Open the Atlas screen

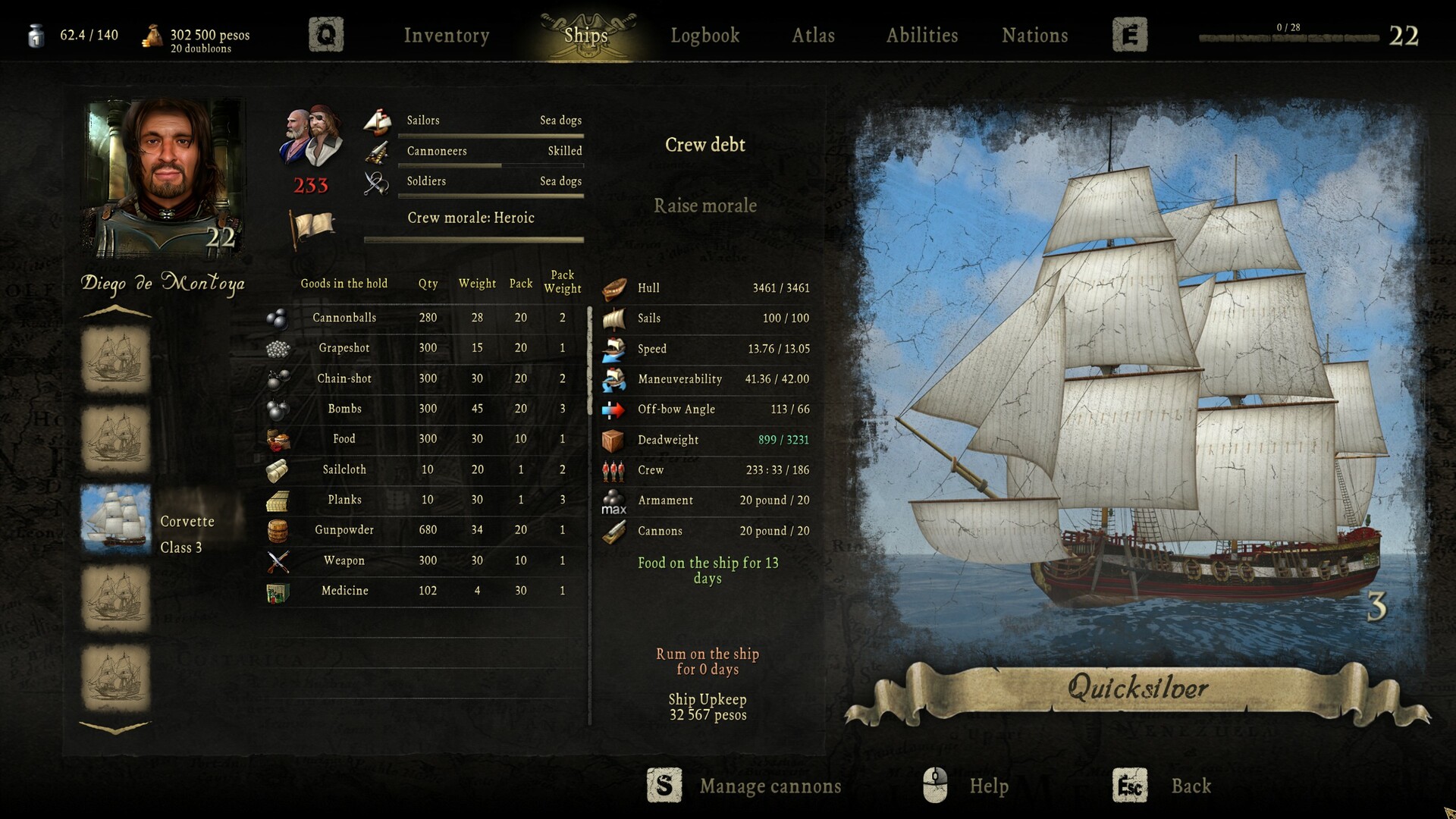(813, 35)
